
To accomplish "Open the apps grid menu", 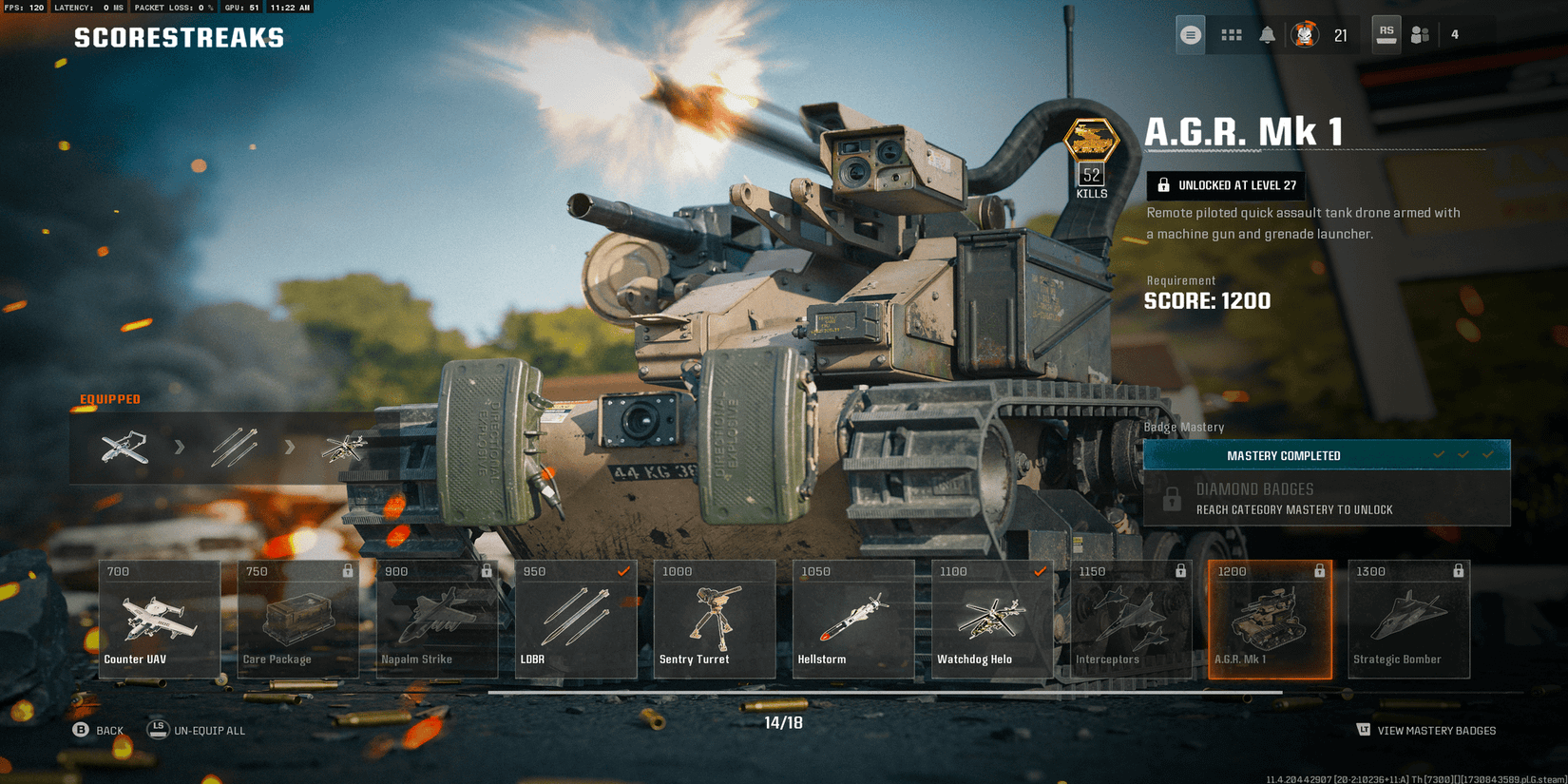I will click(1232, 34).
